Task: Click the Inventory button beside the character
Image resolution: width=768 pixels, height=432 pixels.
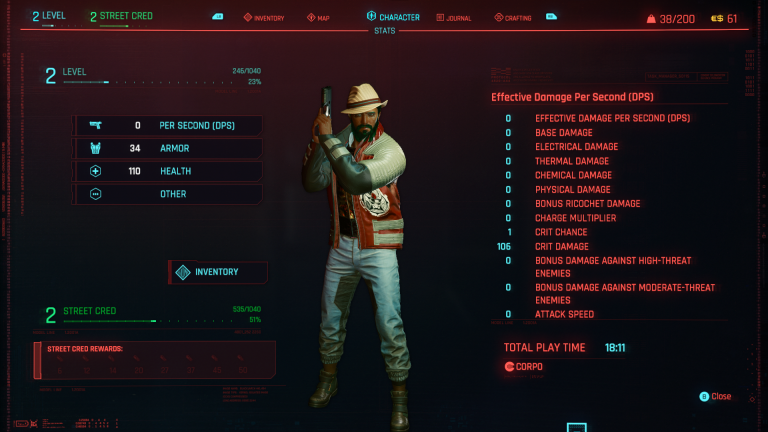Action: [x=217, y=272]
